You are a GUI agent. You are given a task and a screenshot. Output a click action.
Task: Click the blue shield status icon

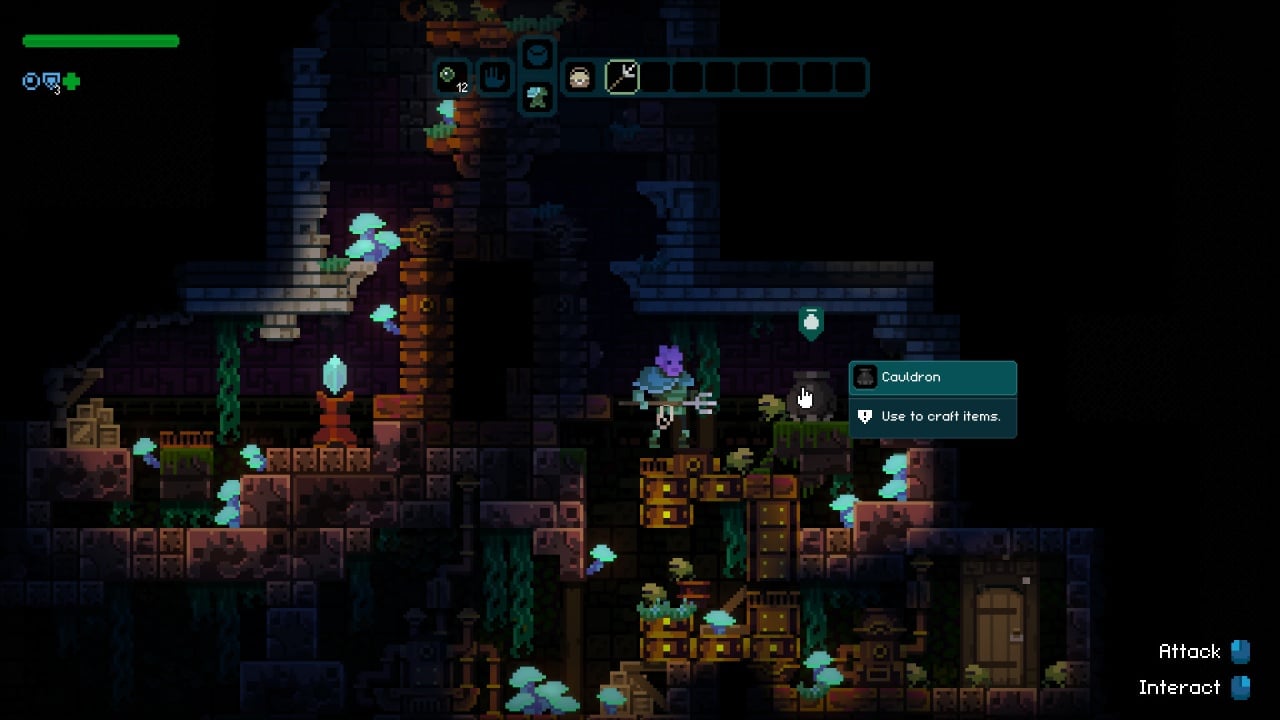[51, 82]
